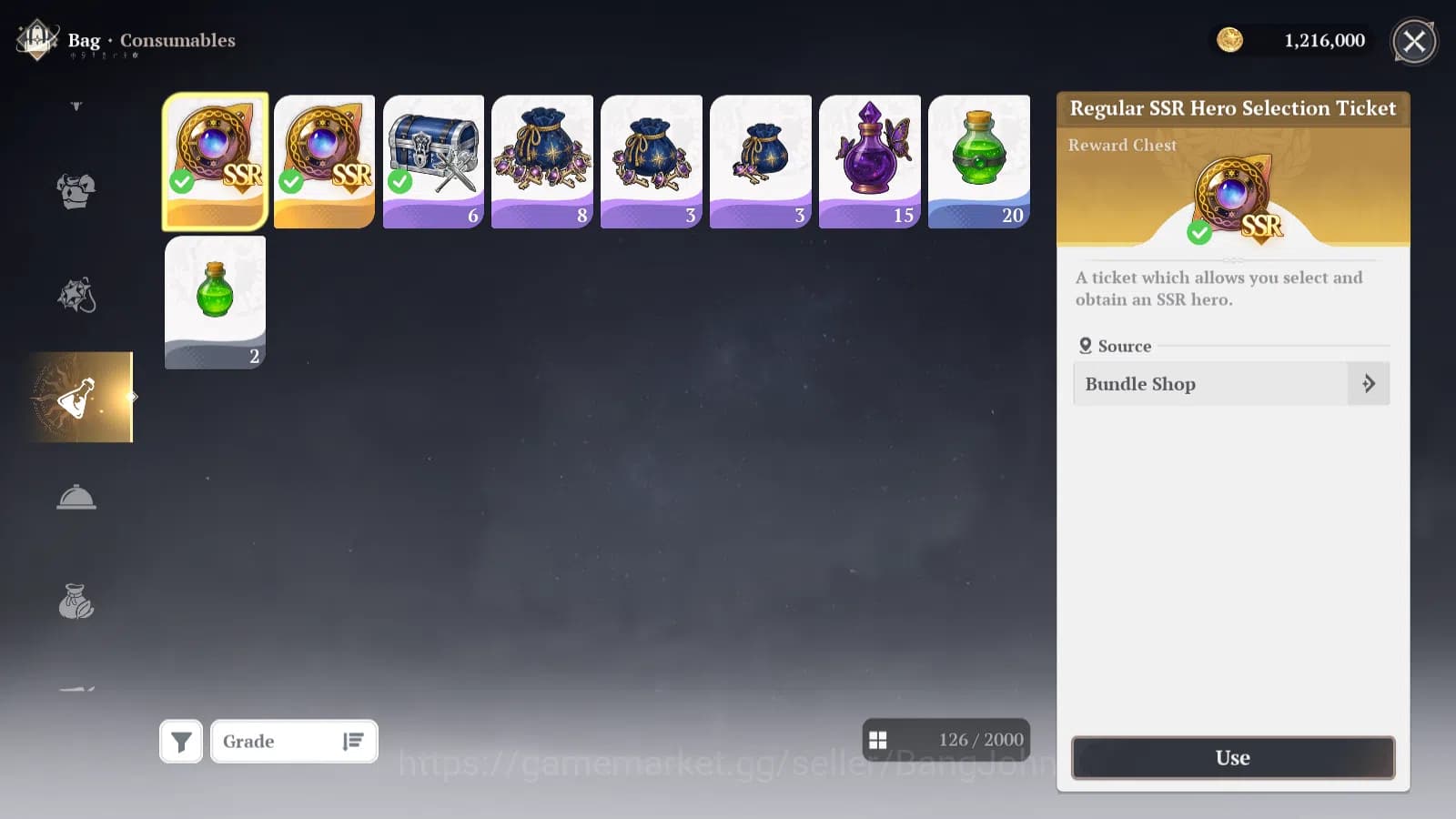Image resolution: width=1456 pixels, height=819 pixels.
Task: Click the filter funnel icon
Action: [181, 741]
